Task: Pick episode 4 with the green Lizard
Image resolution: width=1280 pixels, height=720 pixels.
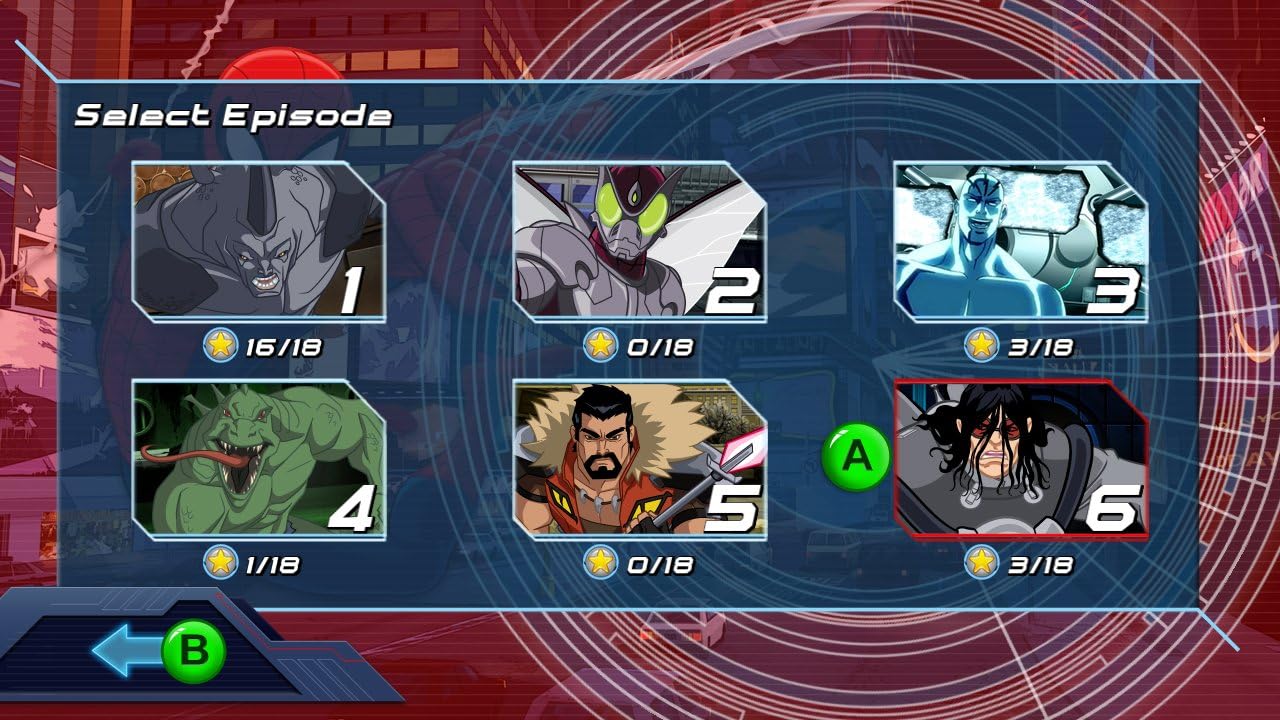Action: (258, 459)
